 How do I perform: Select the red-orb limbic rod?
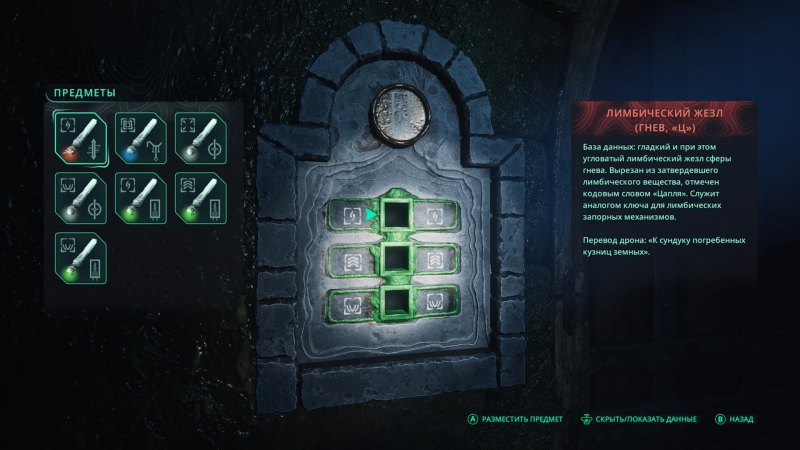(x=80, y=137)
